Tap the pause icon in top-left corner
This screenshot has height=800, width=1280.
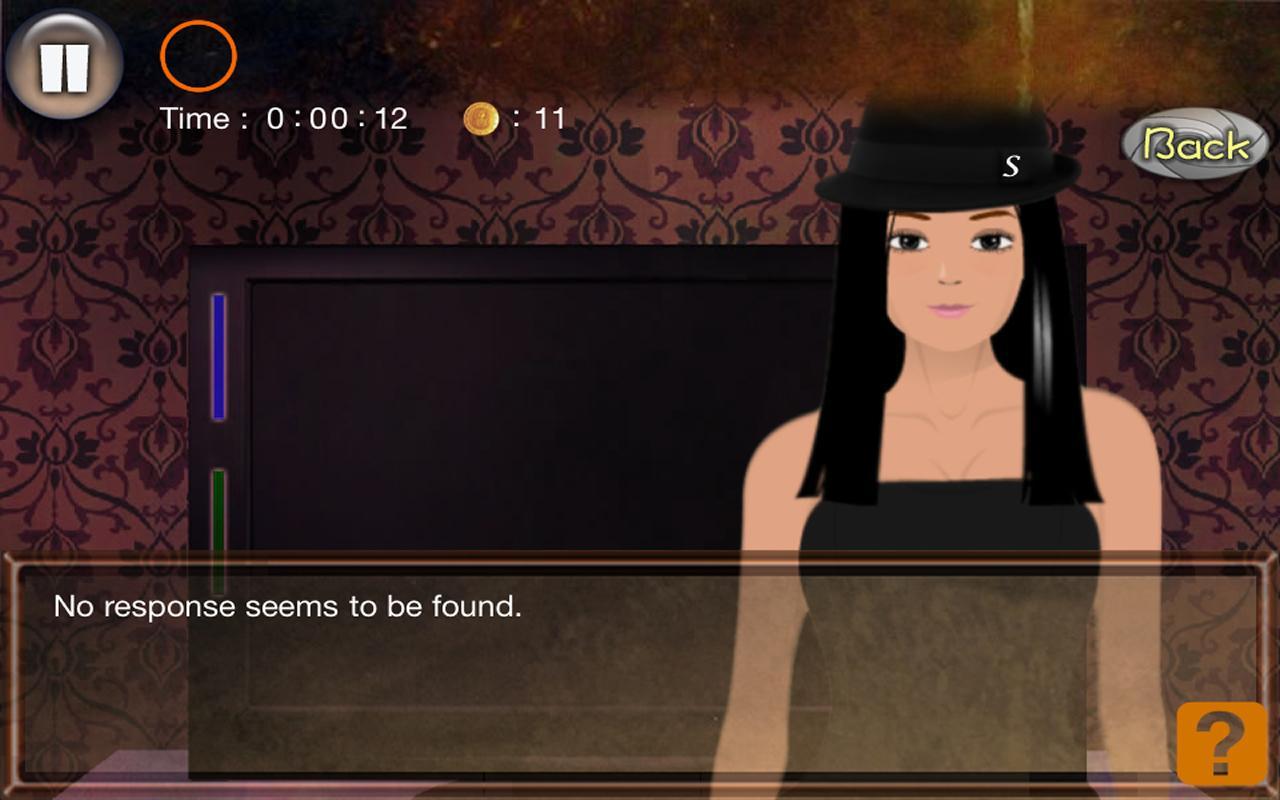(x=62, y=62)
